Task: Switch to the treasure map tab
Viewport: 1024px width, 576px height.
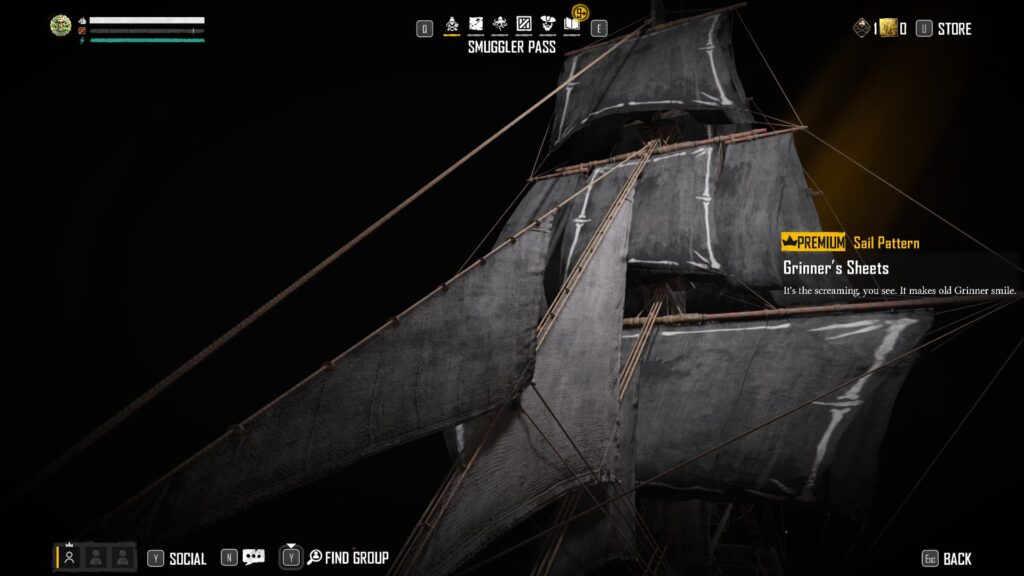Action: 476,23
